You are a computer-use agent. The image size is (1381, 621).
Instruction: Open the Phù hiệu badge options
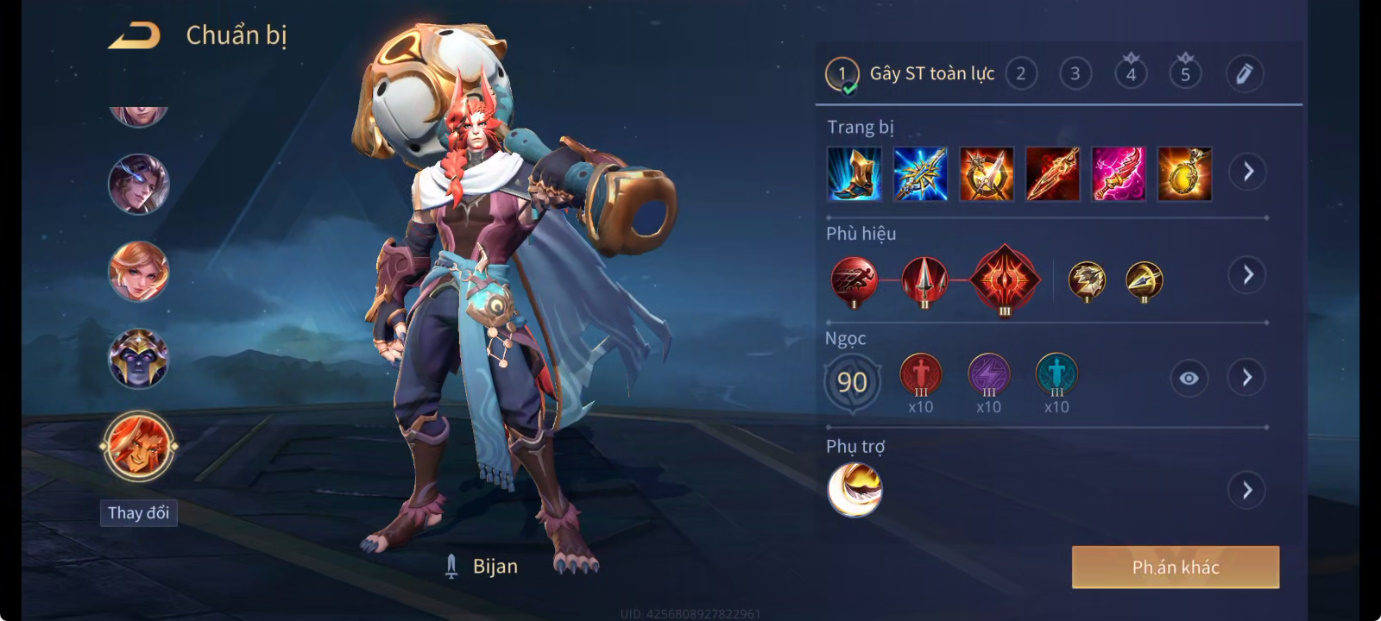[x=1247, y=275]
